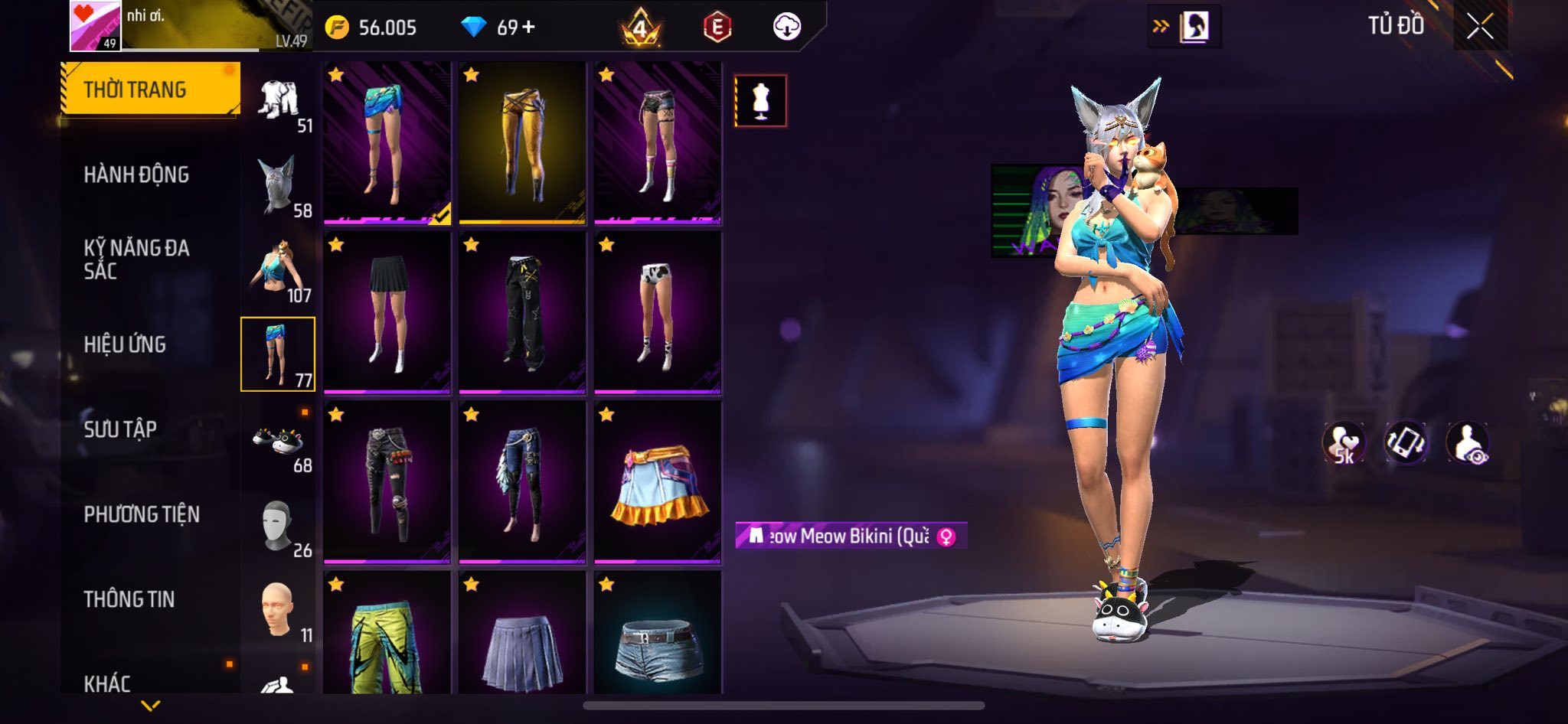
Task: Open the cloud download icon
Action: tap(786, 28)
